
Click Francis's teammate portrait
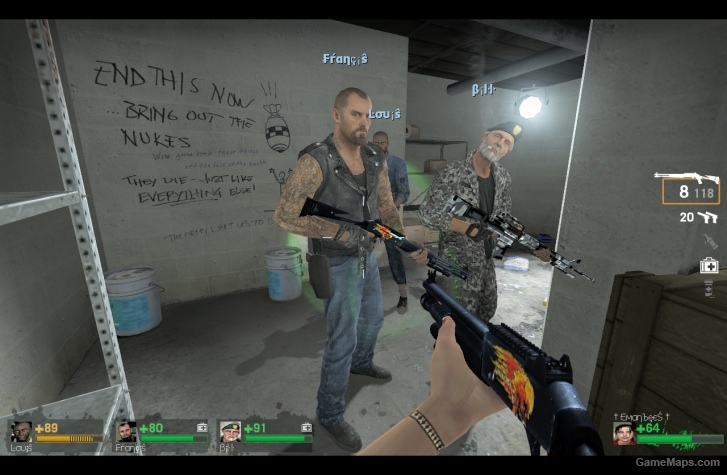[x=126, y=433]
